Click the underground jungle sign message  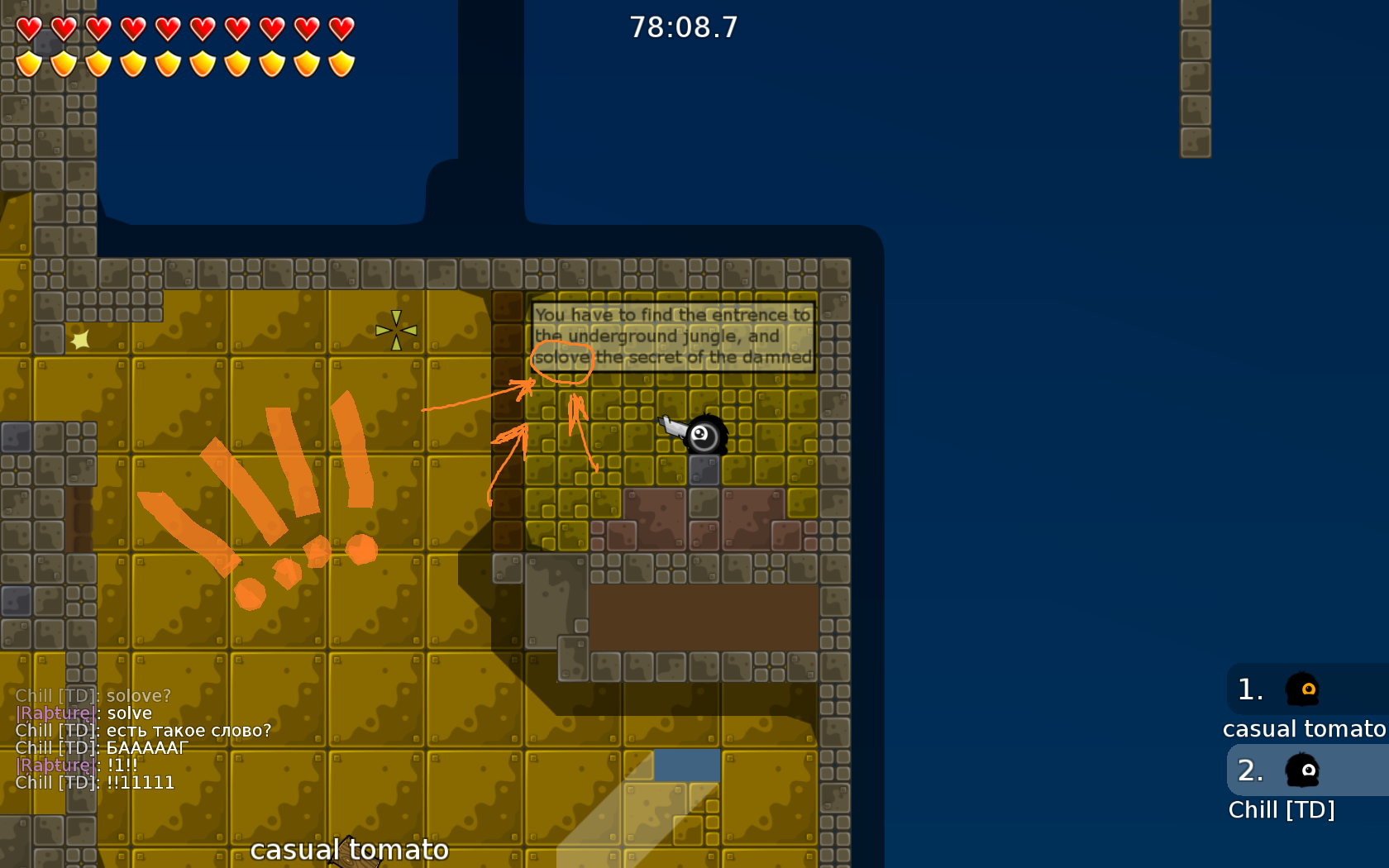(671, 336)
